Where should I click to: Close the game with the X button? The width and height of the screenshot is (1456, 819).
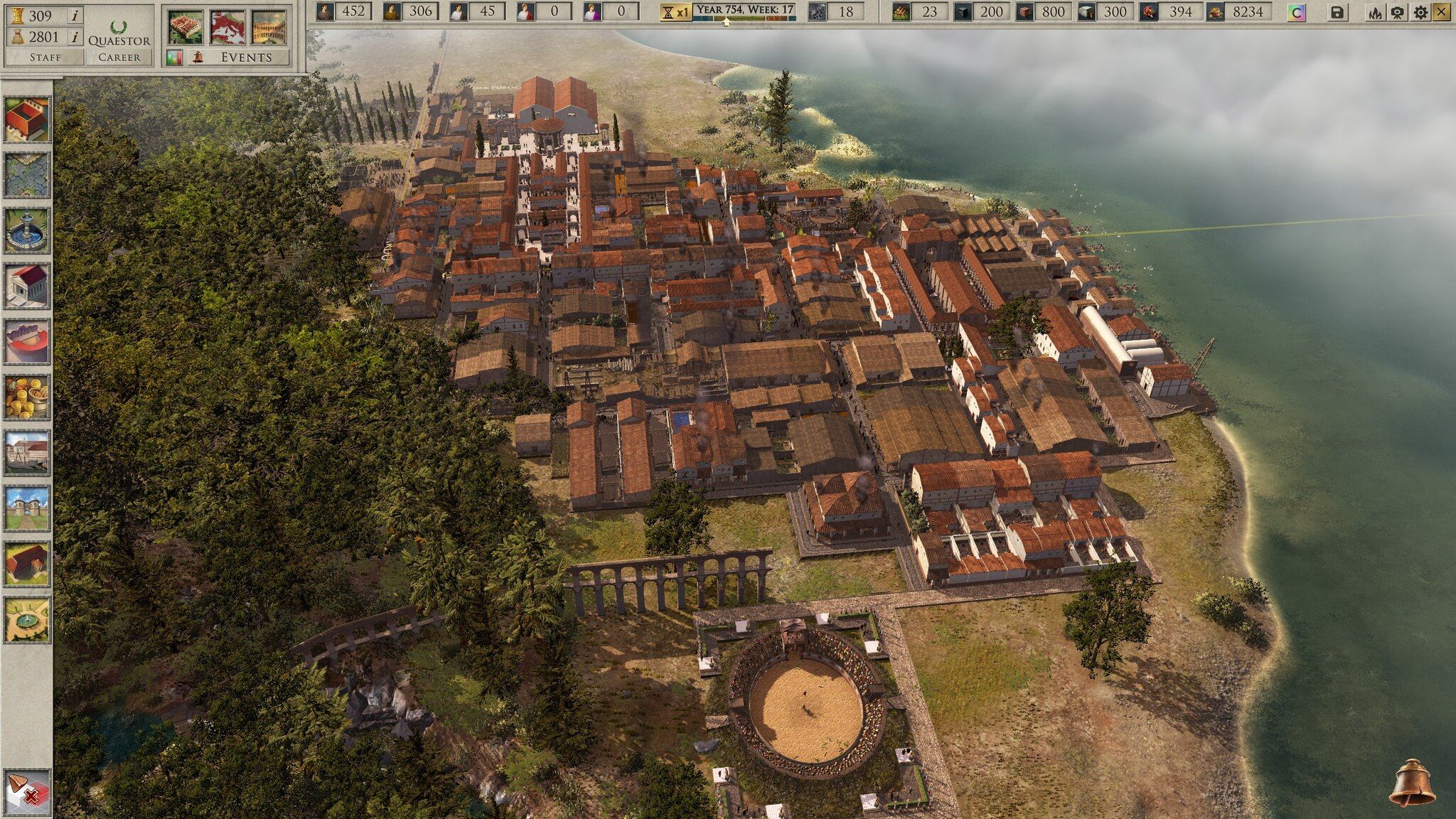1442,12
